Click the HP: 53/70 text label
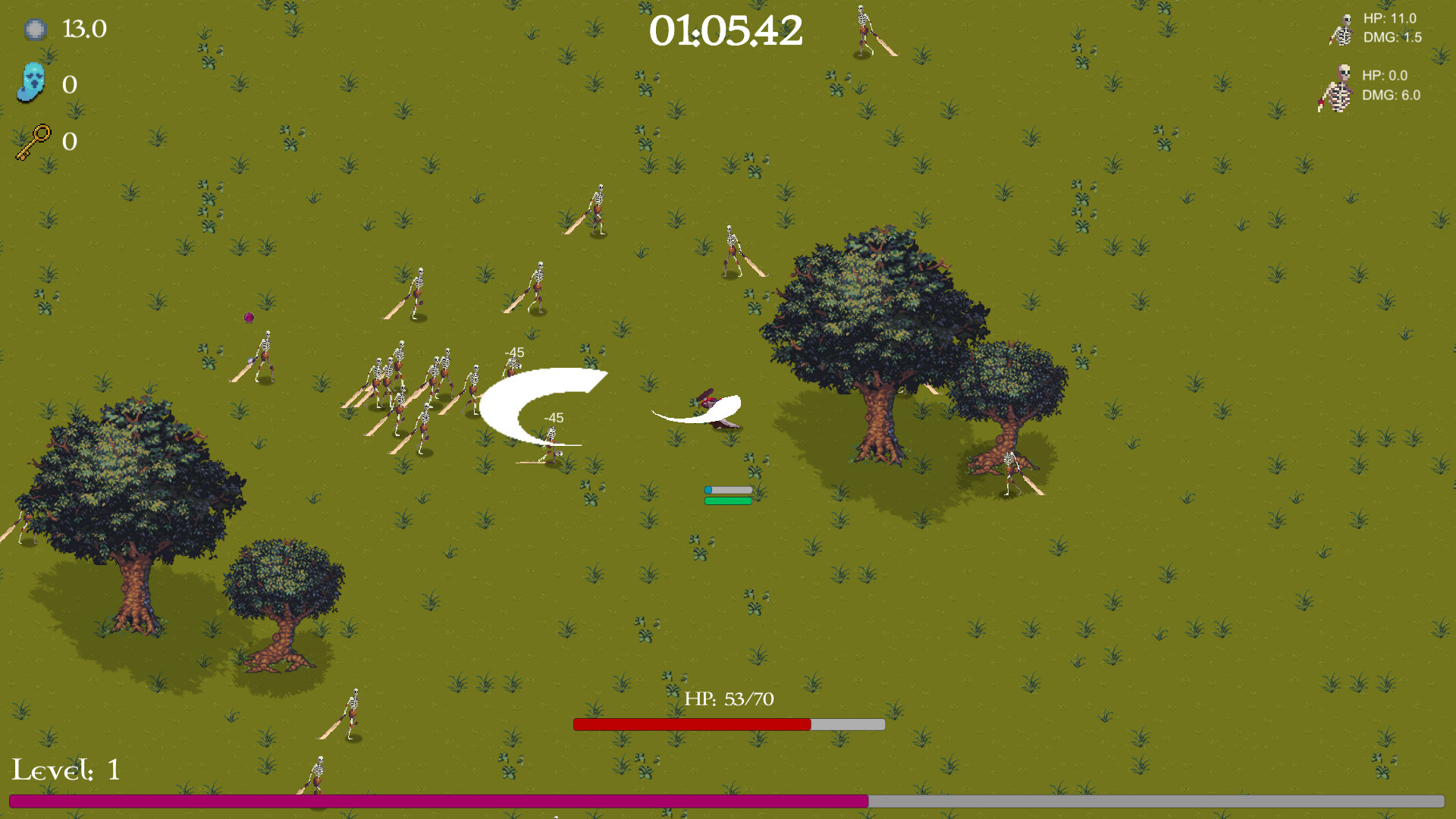This screenshot has height=819, width=1456. [x=730, y=698]
